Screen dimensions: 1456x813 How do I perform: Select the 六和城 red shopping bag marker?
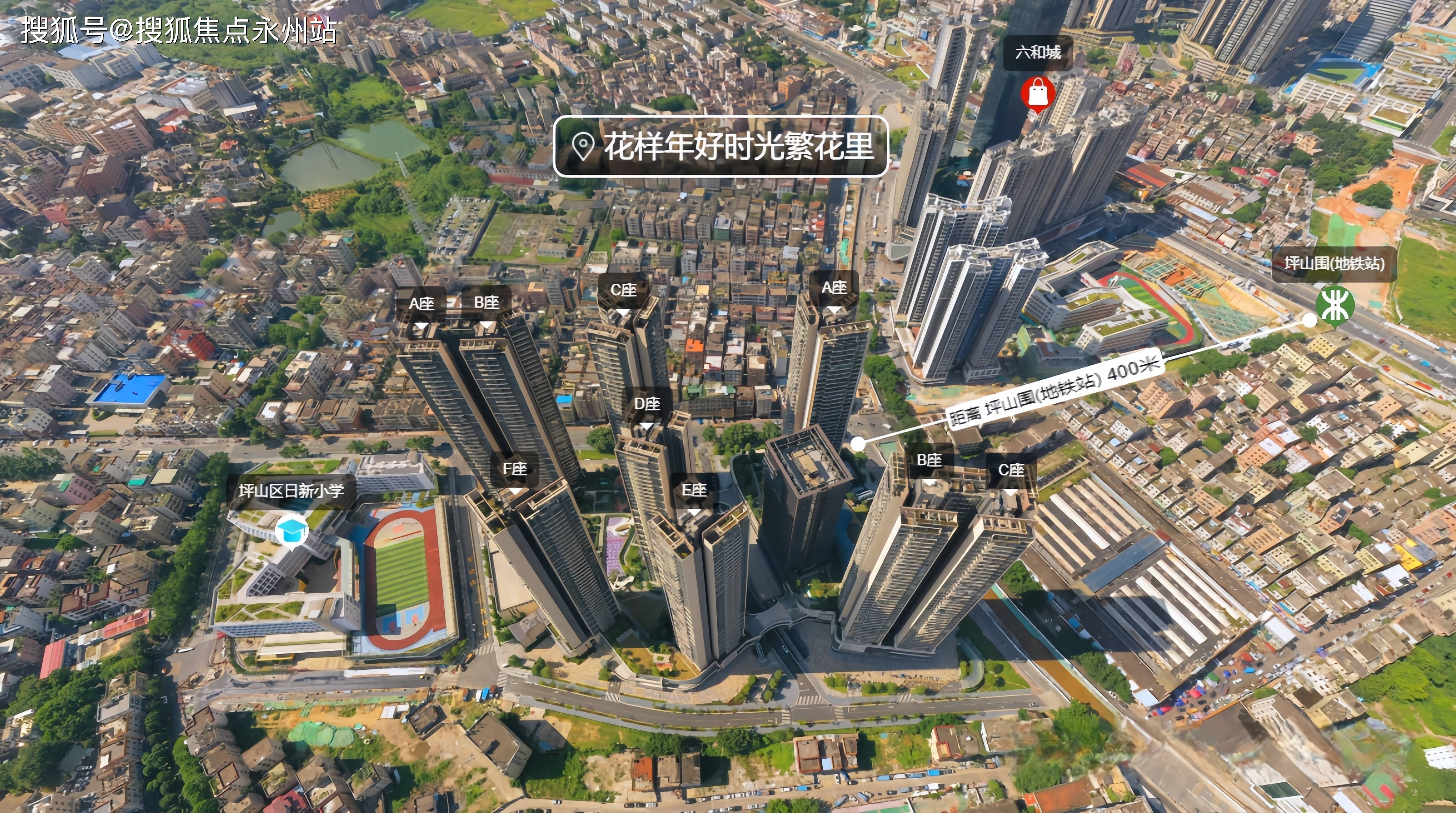pos(1038,93)
